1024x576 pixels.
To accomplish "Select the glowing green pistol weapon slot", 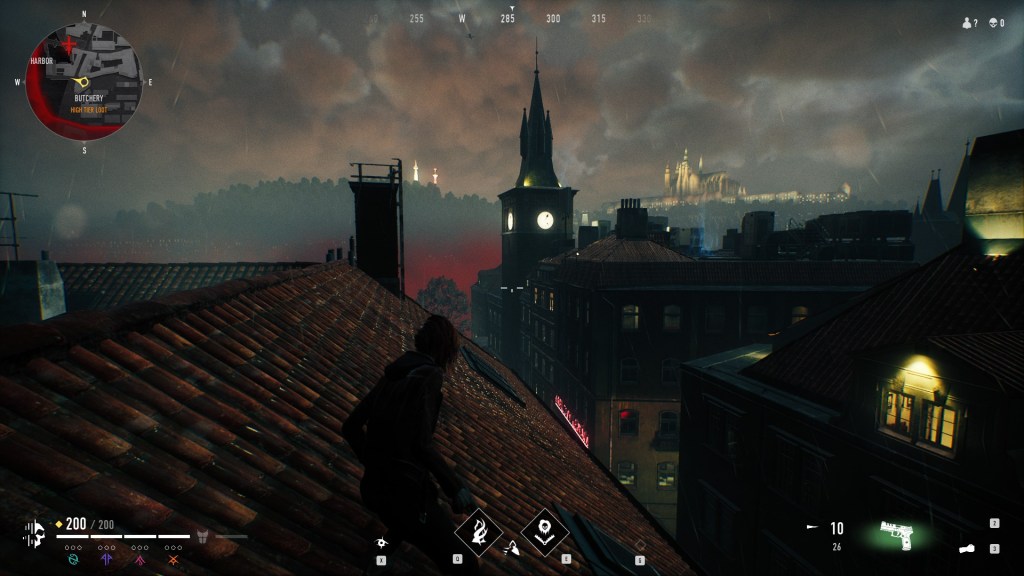I will tap(898, 532).
